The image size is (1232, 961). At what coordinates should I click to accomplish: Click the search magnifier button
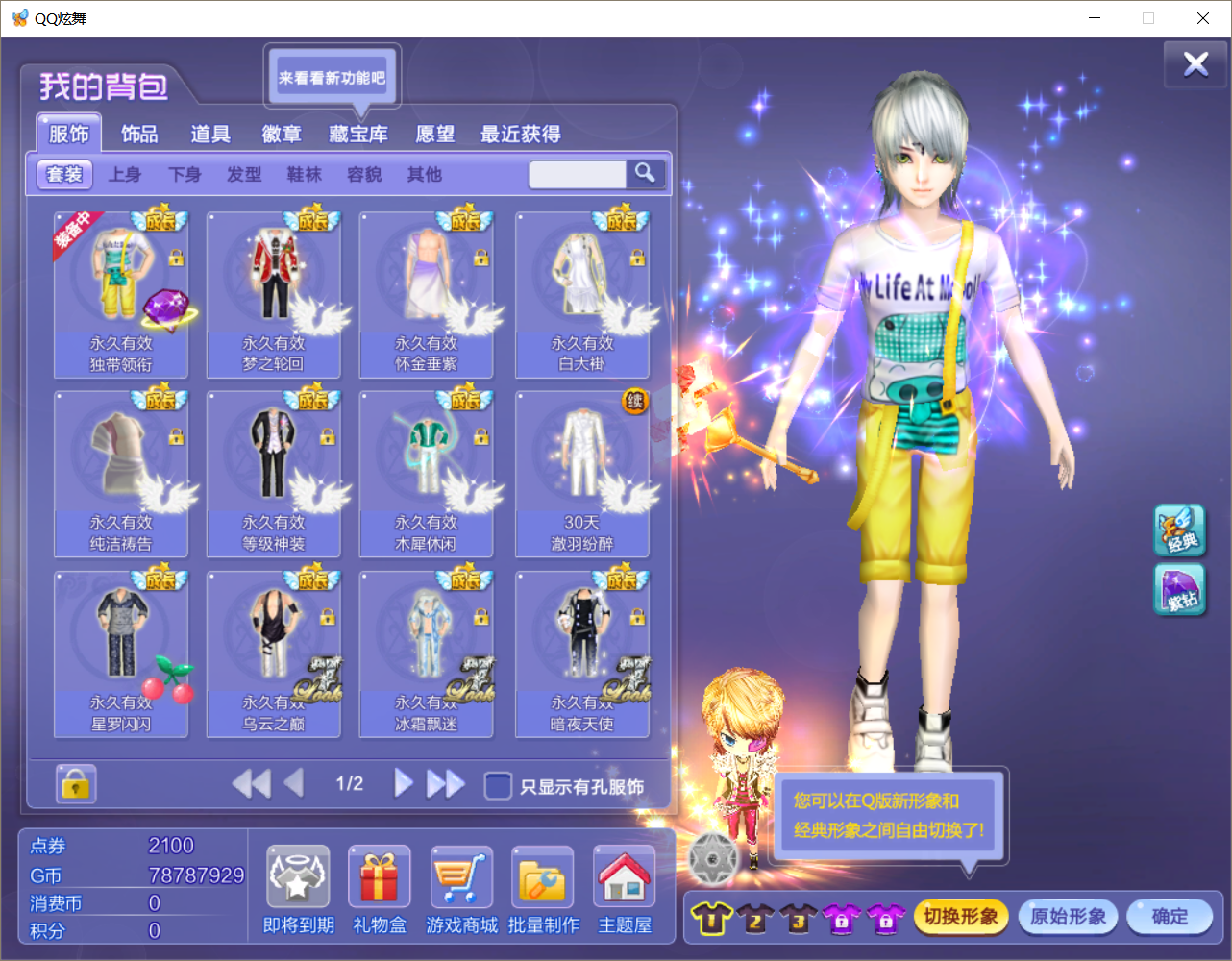pos(645,173)
